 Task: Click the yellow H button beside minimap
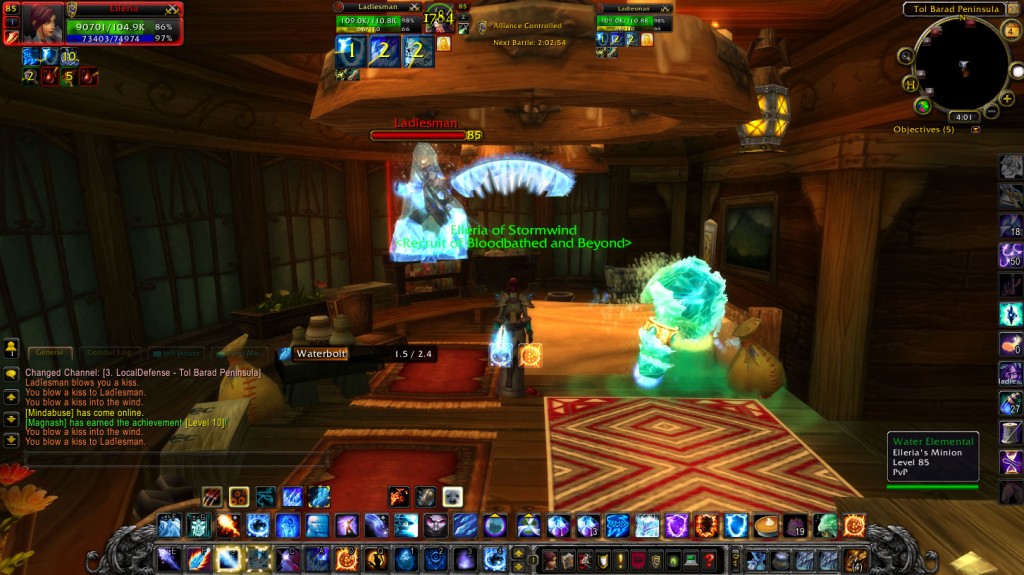[x=912, y=84]
